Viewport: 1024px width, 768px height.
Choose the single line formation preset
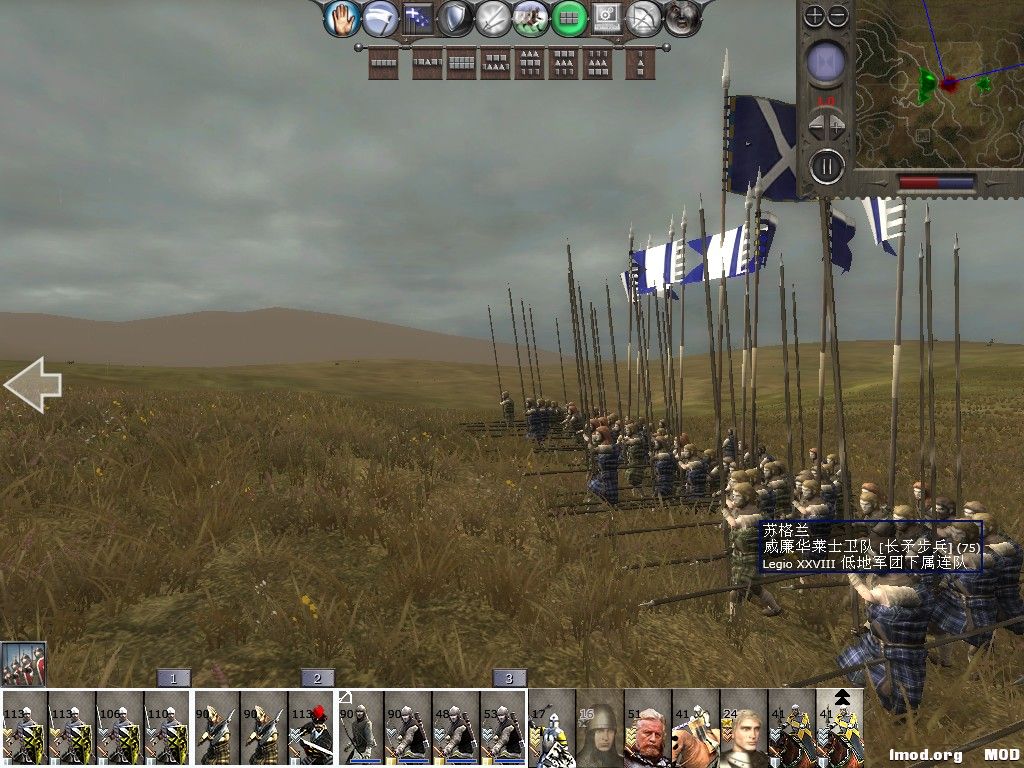pos(384,64)
